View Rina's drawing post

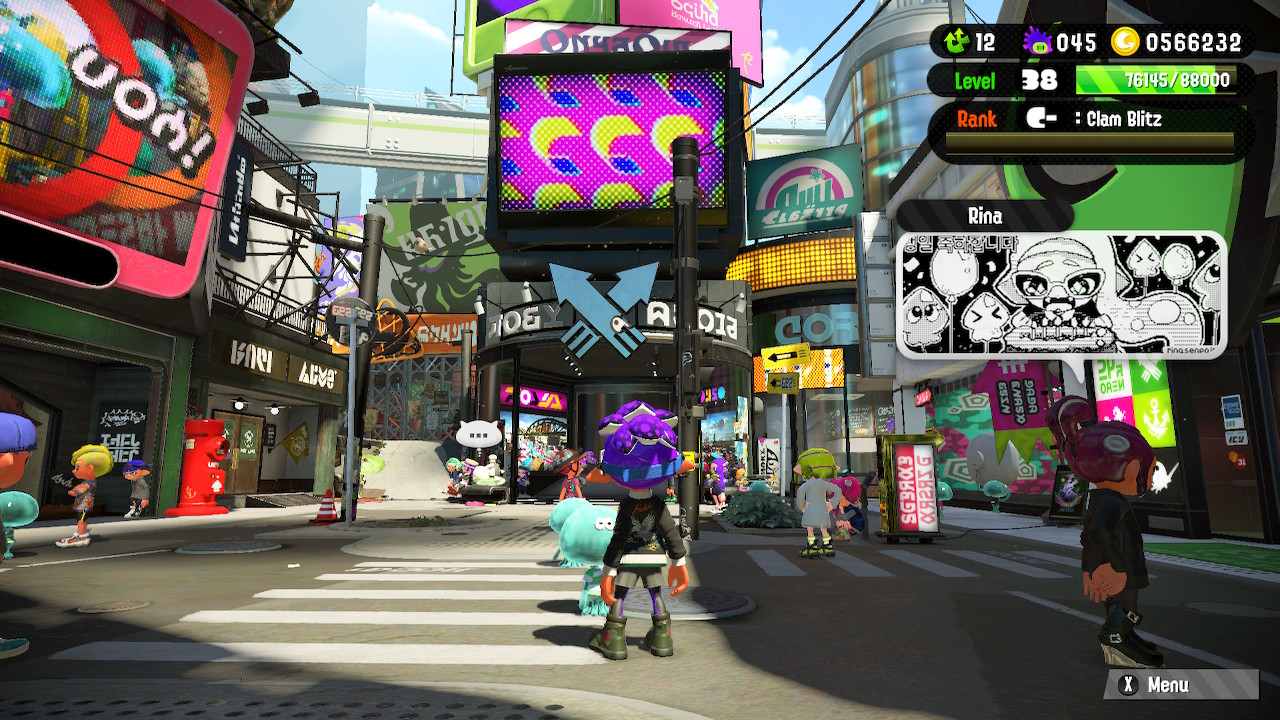[x=1061, y=294]
